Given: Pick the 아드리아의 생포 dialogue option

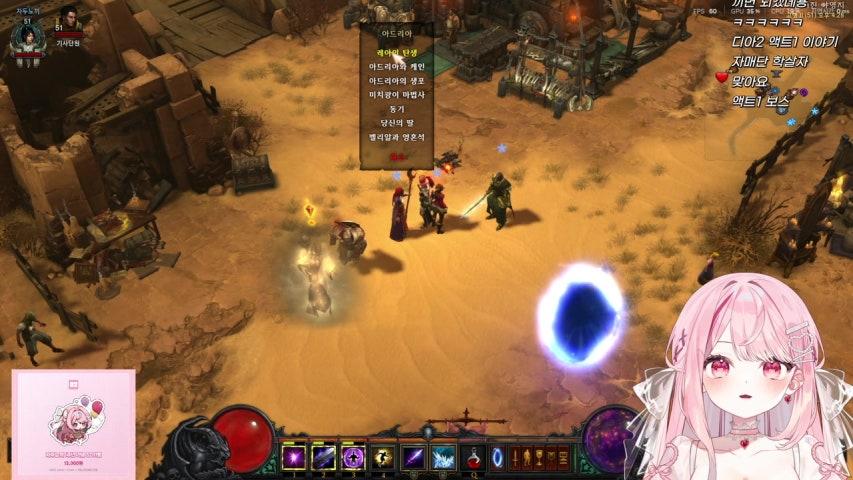Looking at the screenshot, I should pos(396,80).
